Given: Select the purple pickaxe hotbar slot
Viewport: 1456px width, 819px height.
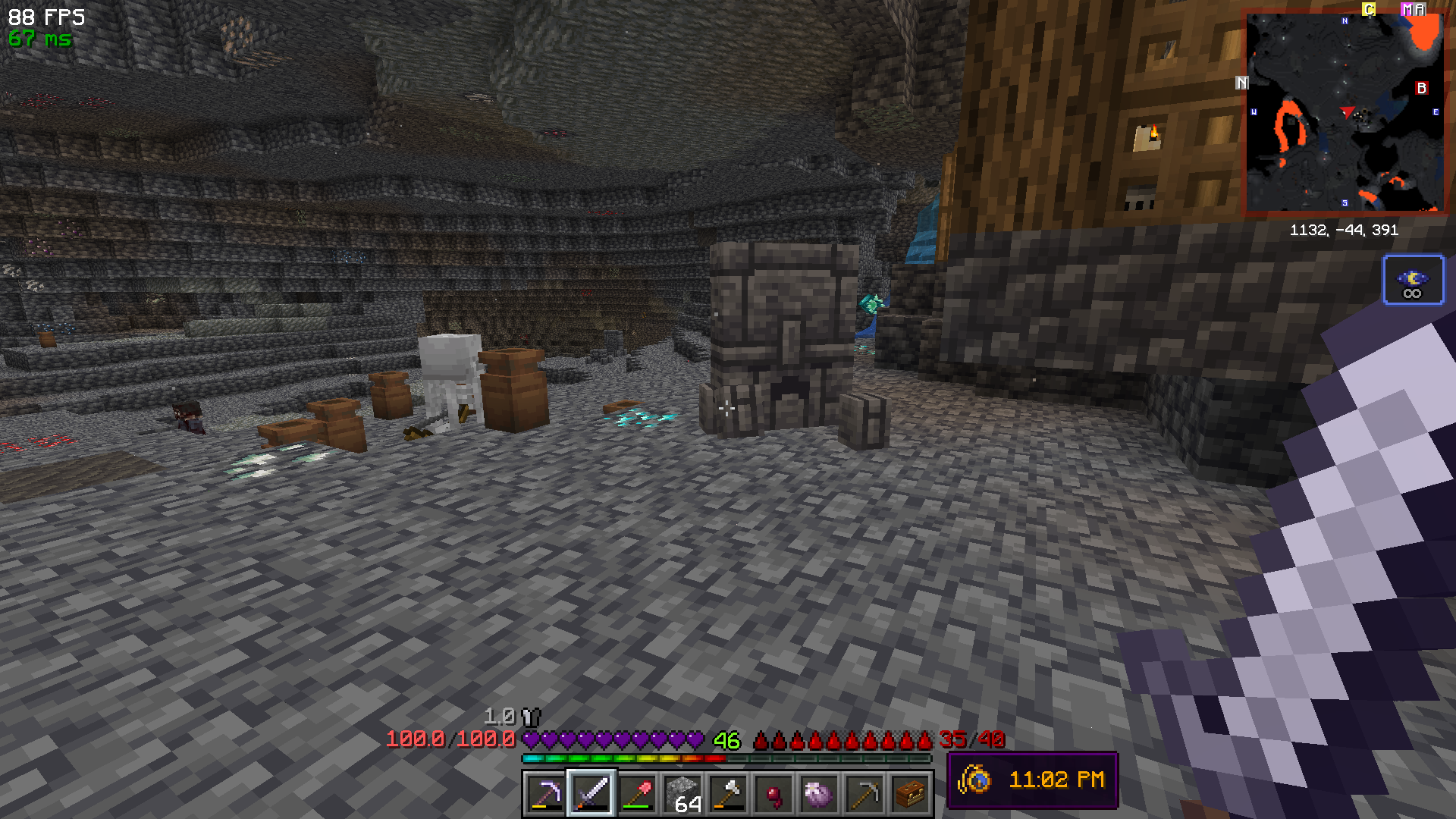Looking at the screenshot, I should (545, 794).
